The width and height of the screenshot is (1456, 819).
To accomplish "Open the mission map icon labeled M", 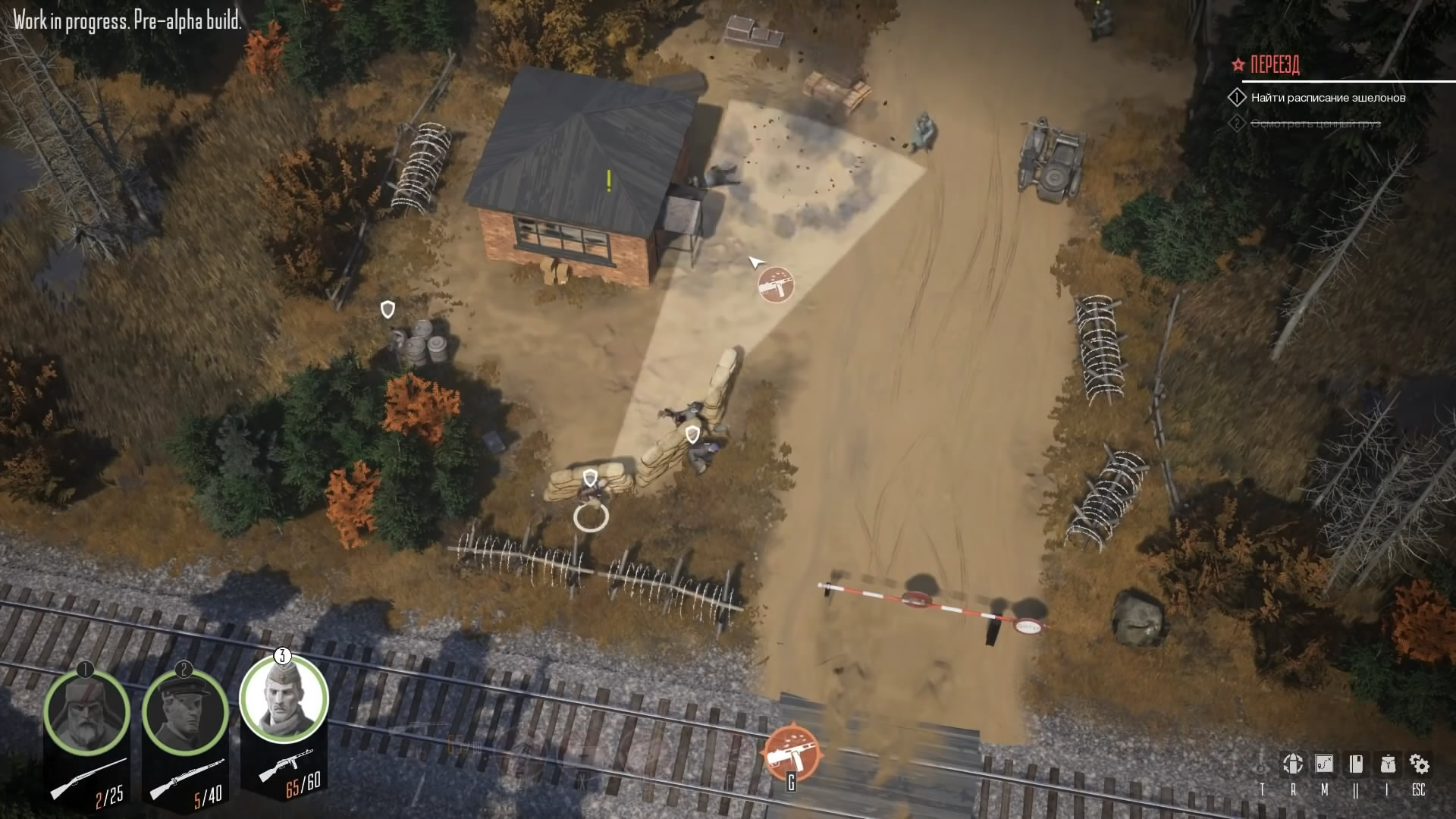I will pos(1324,763).
